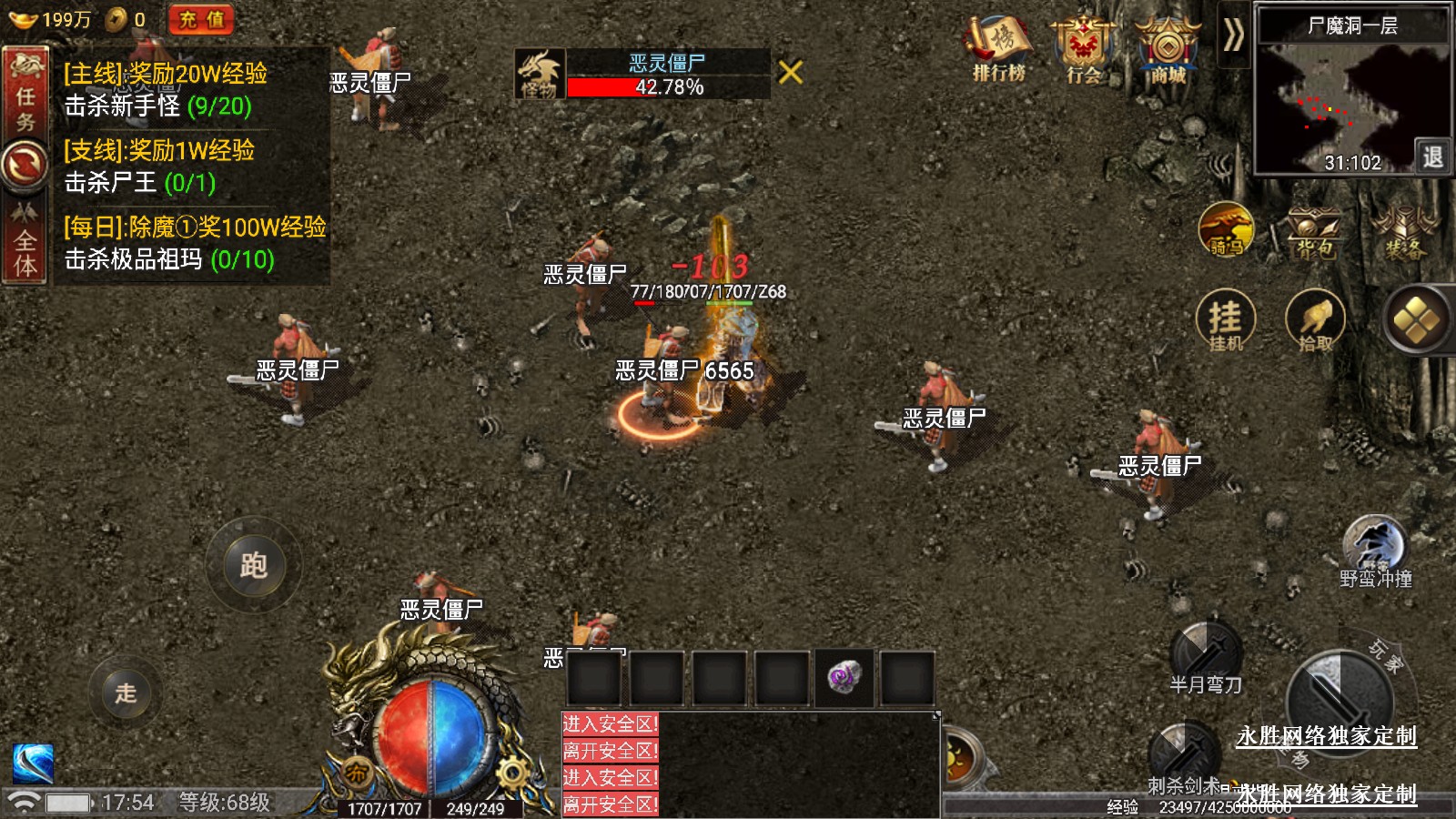Use the 半月弯刀 skill
Viewport: 1456px width, 819px height.
click(1205, 657)
